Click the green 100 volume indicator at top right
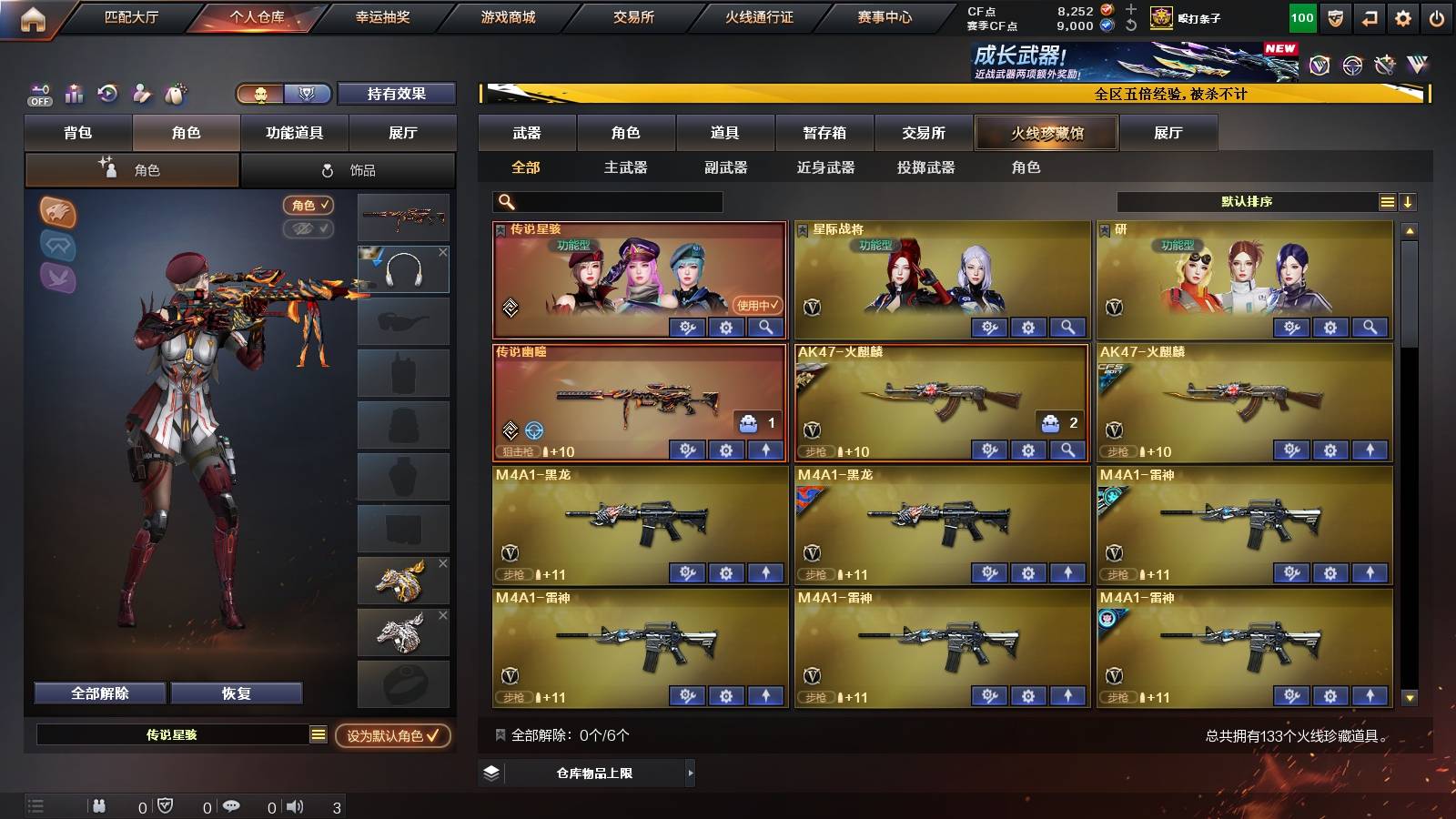The width and height of the screenshot is (1456, 819). click(1301, 16)
